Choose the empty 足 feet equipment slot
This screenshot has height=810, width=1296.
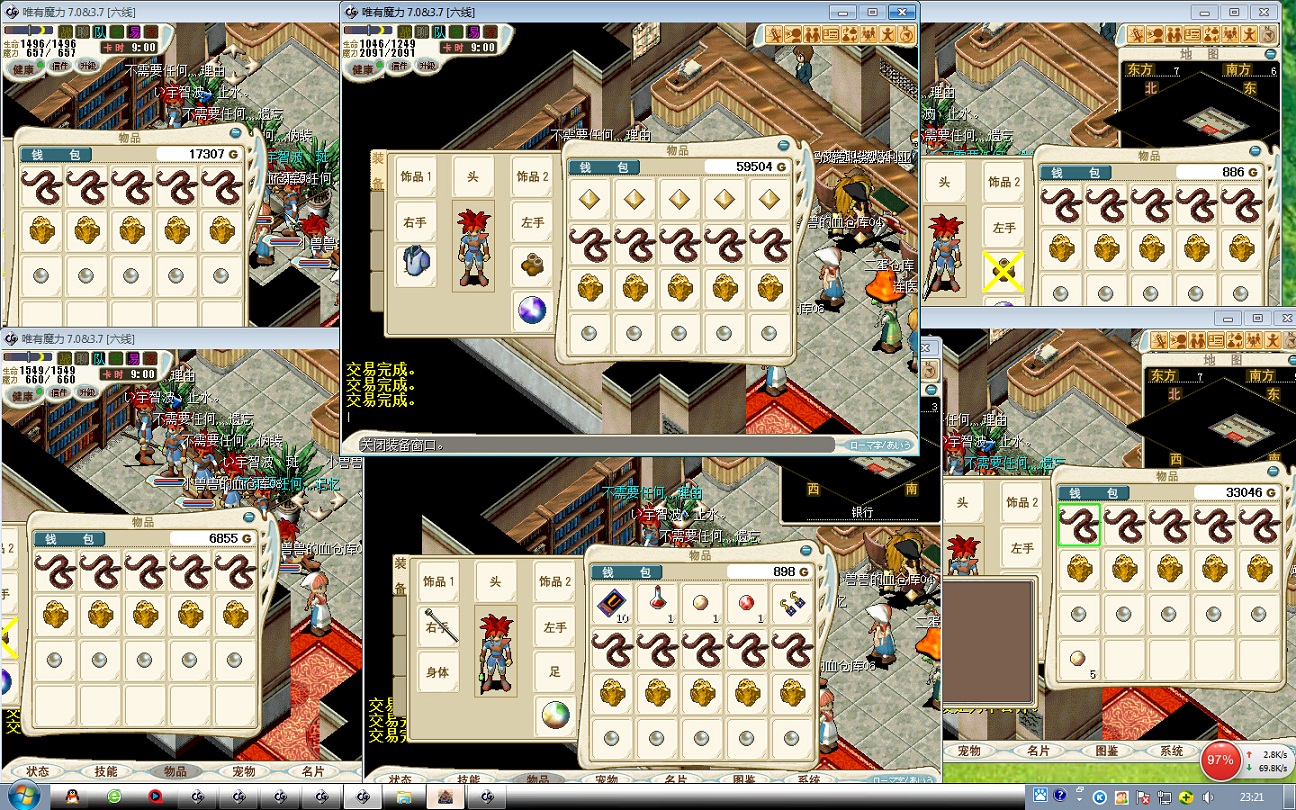555,670
